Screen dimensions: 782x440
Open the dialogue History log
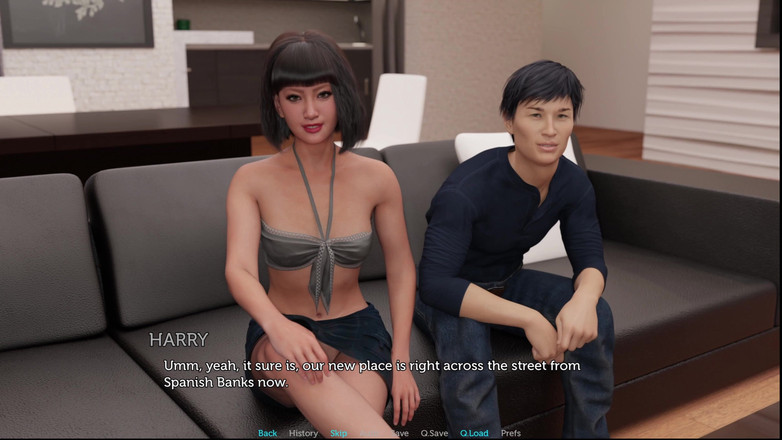(303, 433)
